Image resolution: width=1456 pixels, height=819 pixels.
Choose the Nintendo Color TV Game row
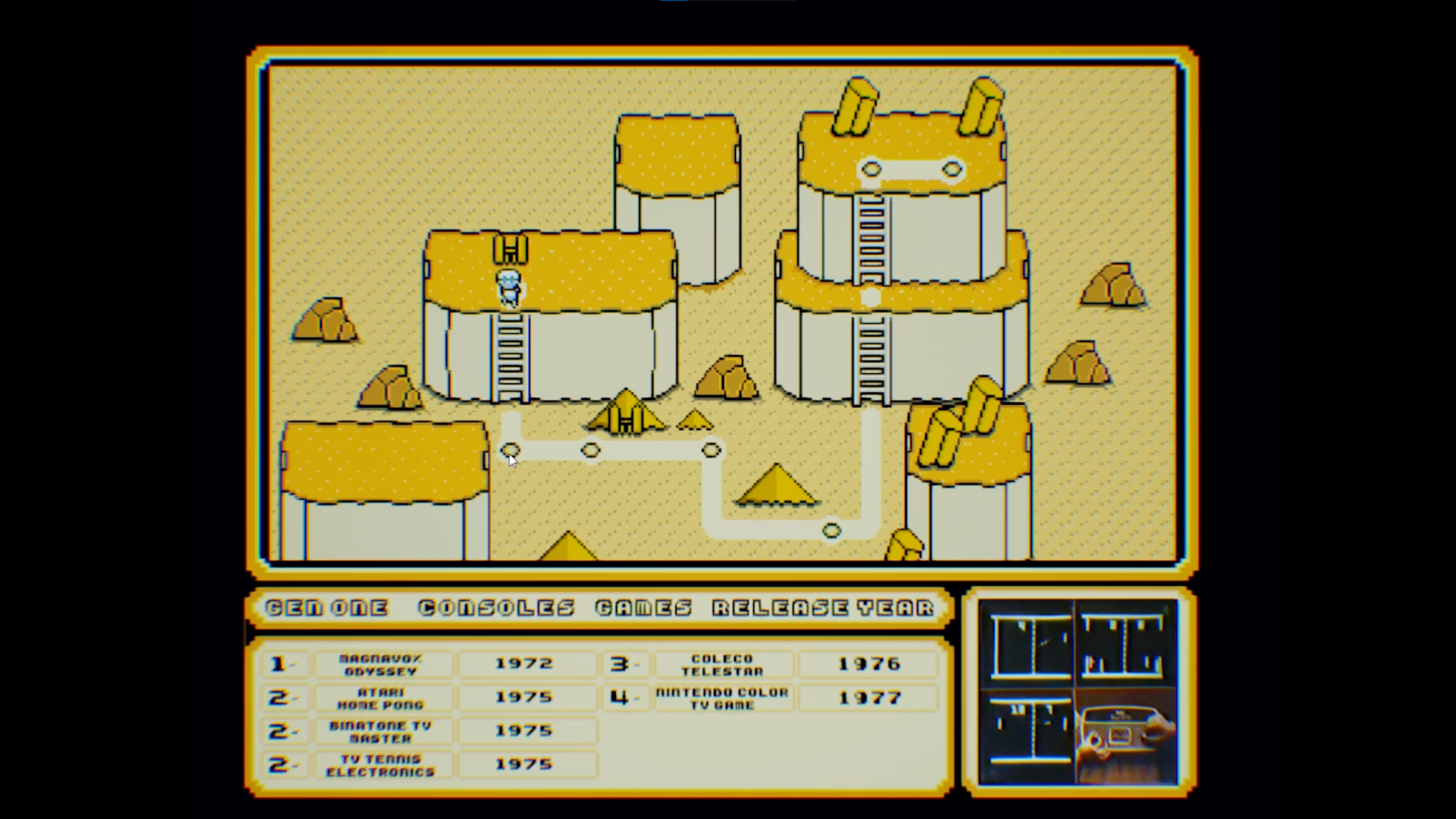pos(722,698)
